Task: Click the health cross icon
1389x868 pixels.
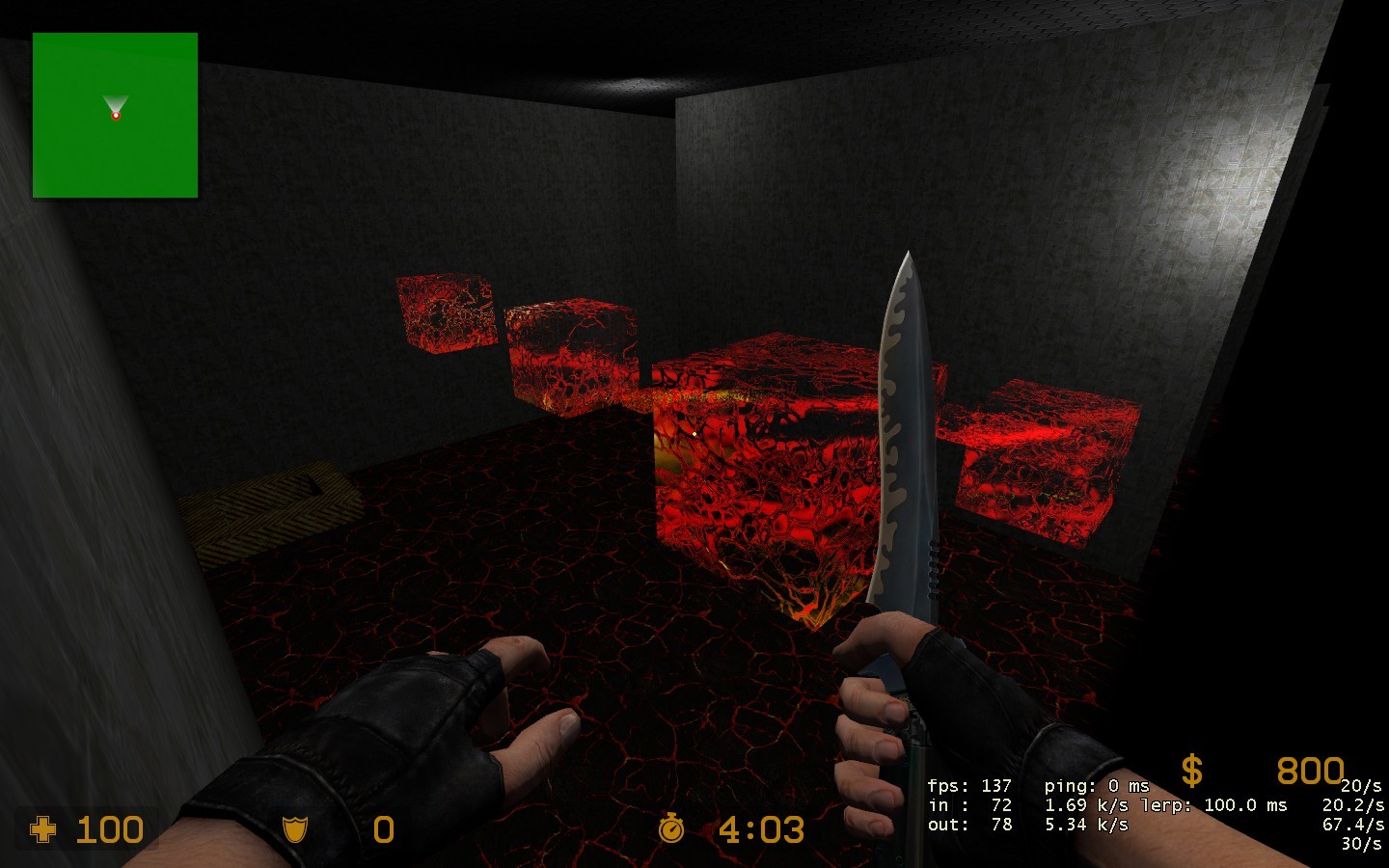Action: click(x=41, y=830)
